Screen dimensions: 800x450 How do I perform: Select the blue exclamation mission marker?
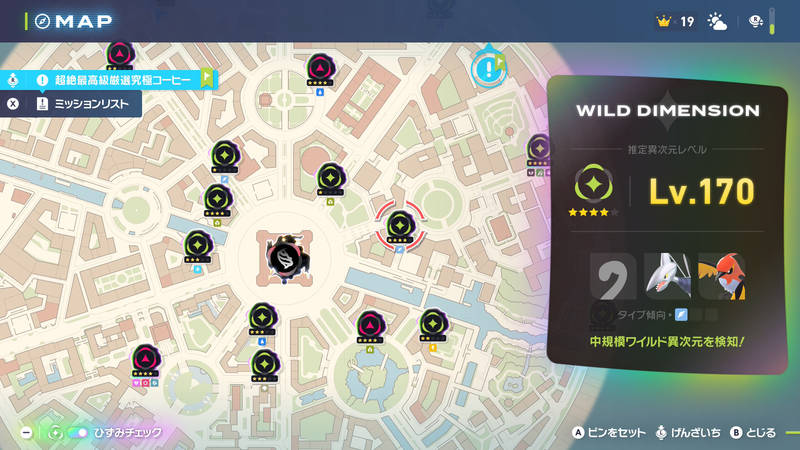487,67
